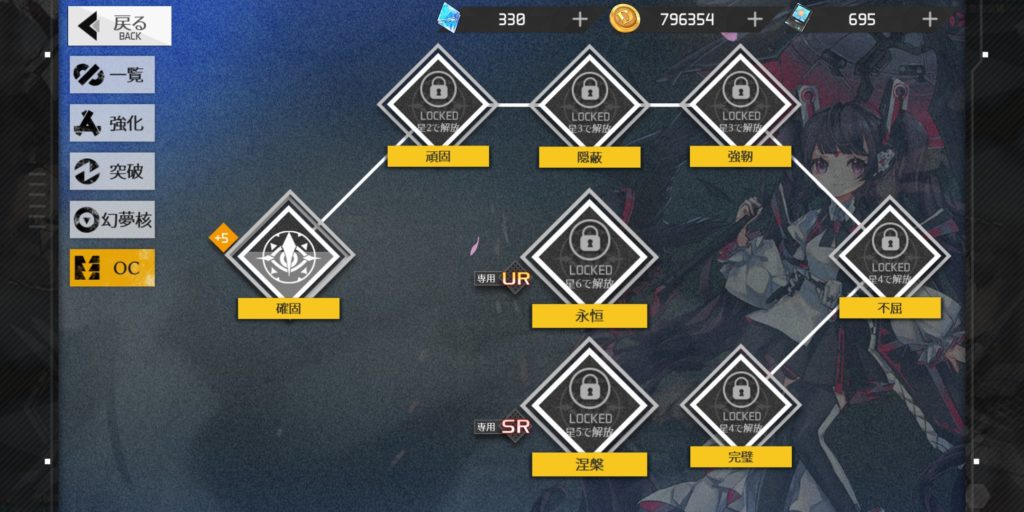Choose the locked 完璧 node
This screenshot has height=512, width=1024.
[x=741, y=401]
